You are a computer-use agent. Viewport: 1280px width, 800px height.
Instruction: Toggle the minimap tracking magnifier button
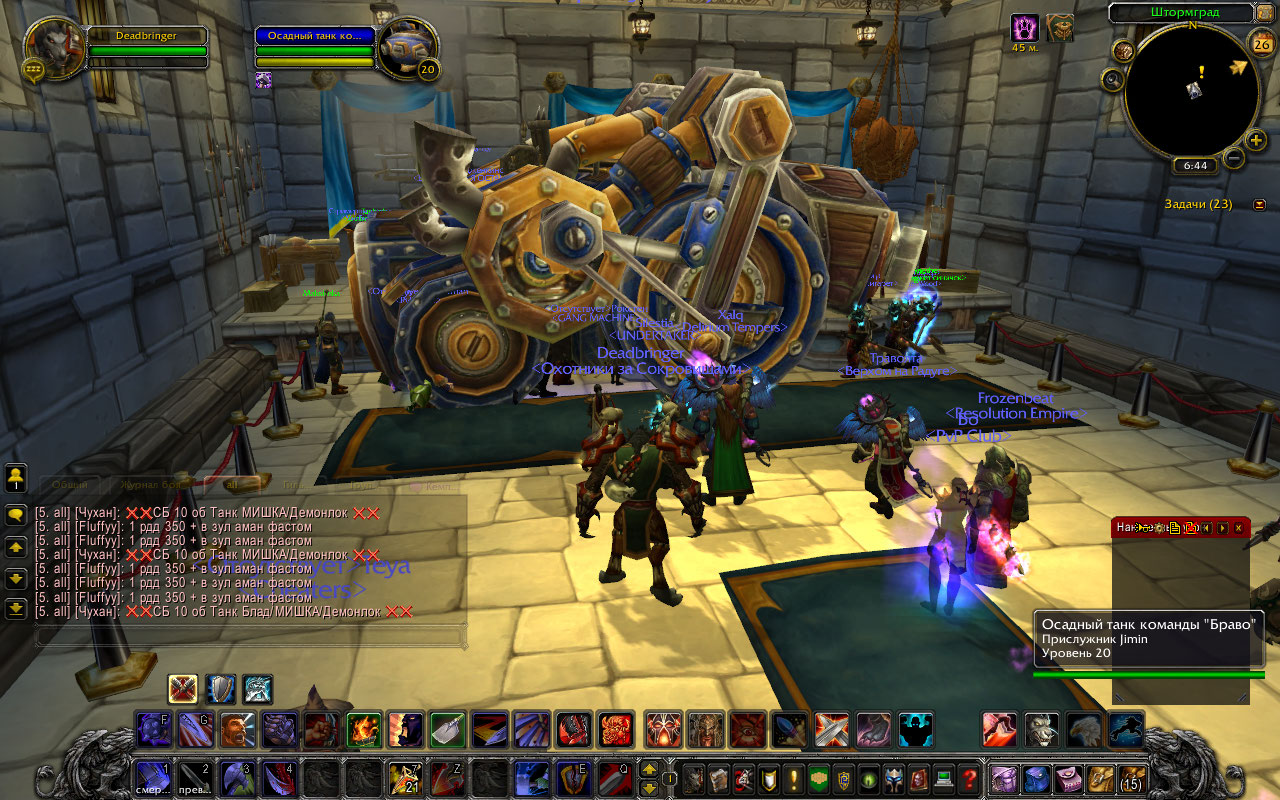tap(1113, 78)
